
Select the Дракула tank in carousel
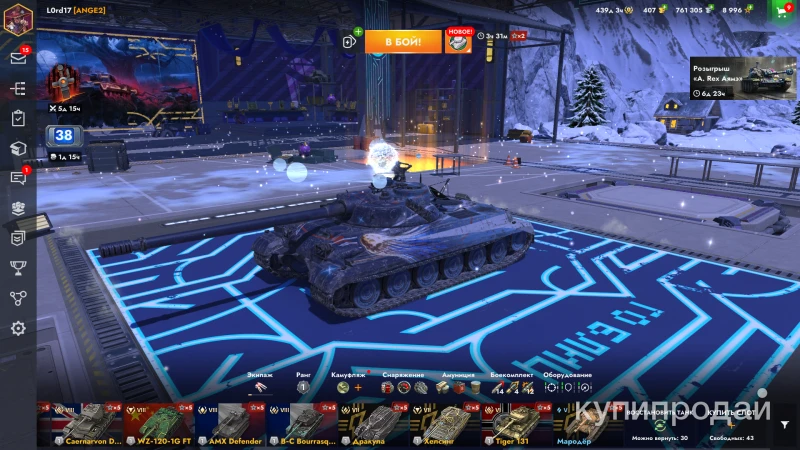click(x=372, y=425)
